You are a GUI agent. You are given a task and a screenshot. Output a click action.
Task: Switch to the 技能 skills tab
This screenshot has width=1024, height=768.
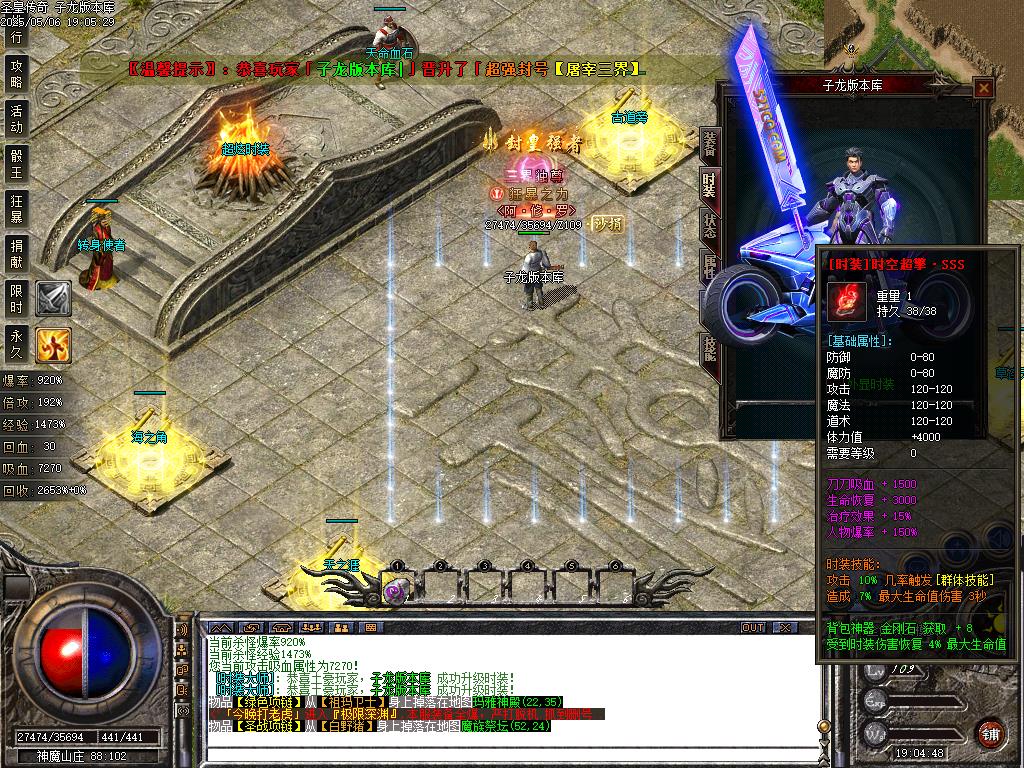pyautogui.click(x=709, y=347)
